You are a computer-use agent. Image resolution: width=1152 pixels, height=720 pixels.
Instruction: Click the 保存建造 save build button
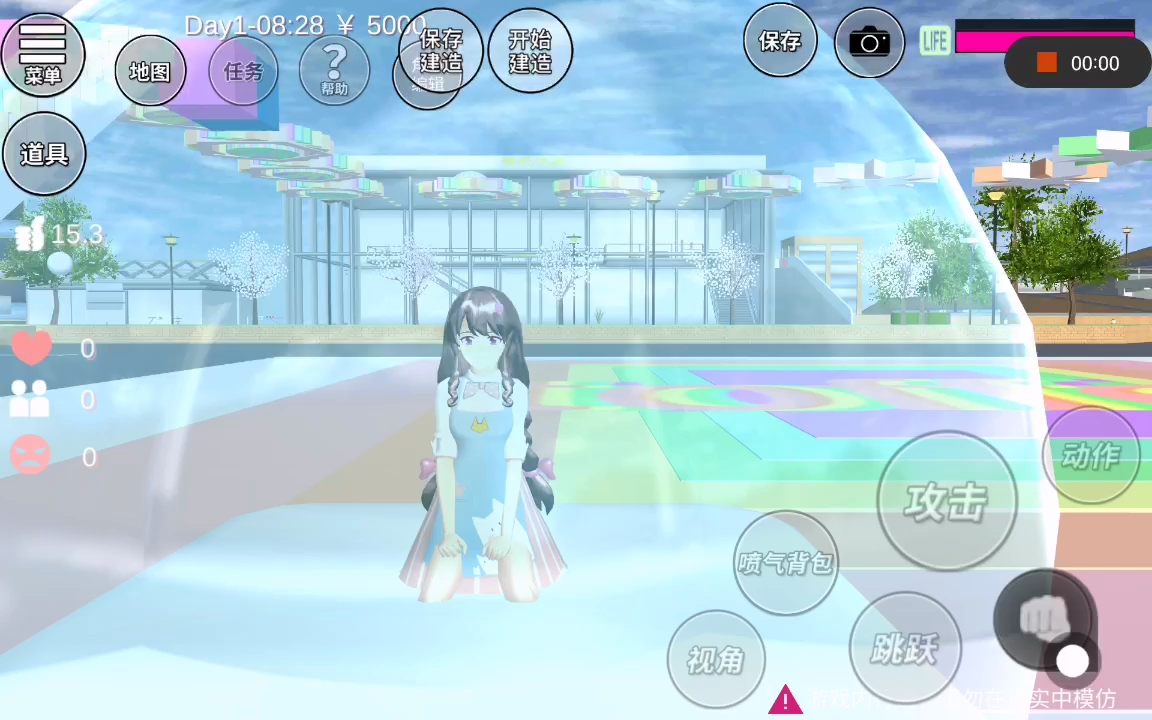[441, 50]
